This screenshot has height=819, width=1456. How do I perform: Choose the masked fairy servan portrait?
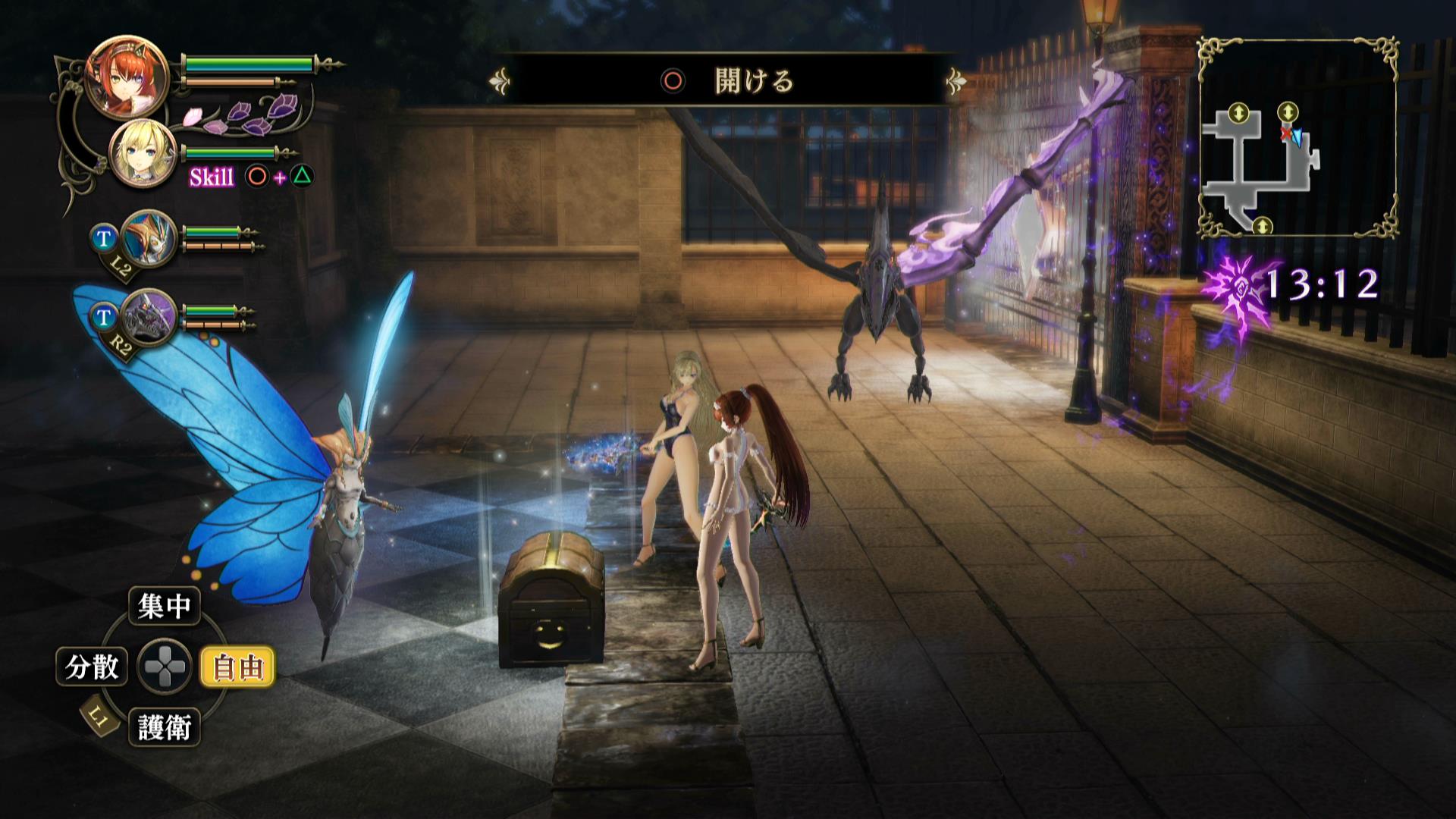[148, 238]
